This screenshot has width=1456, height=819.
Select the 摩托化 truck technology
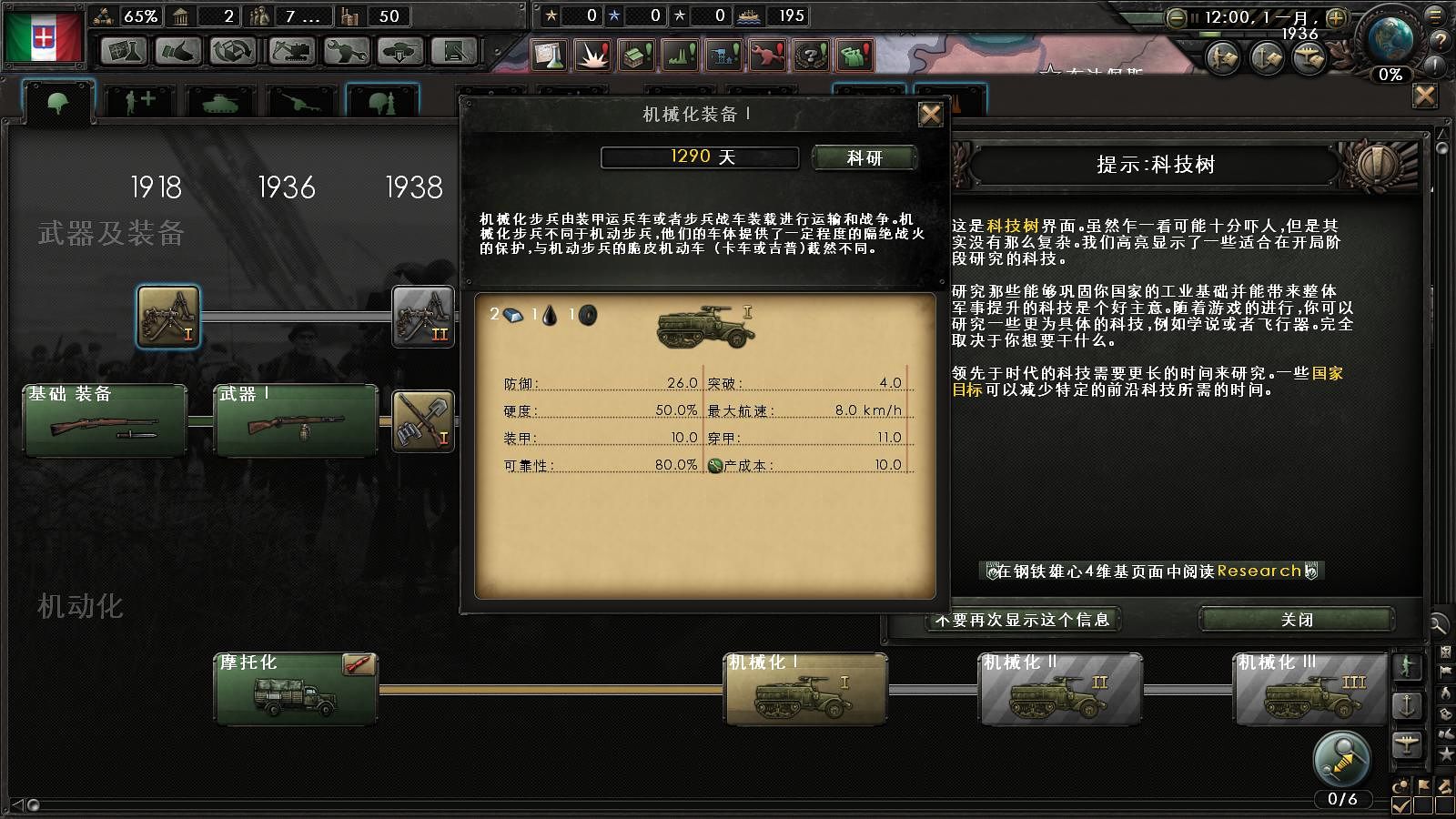click(296, 689)
